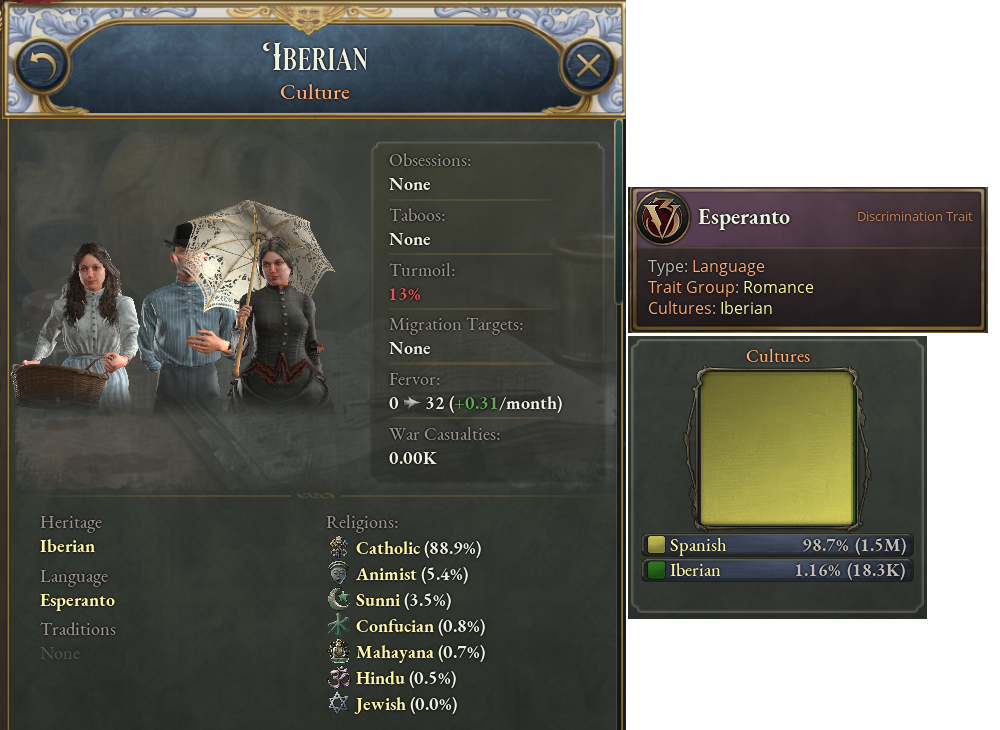The width and height of the screenshot is (1000, 730).
Task: Go back with the return arrow button
Action: coord(41,67)
